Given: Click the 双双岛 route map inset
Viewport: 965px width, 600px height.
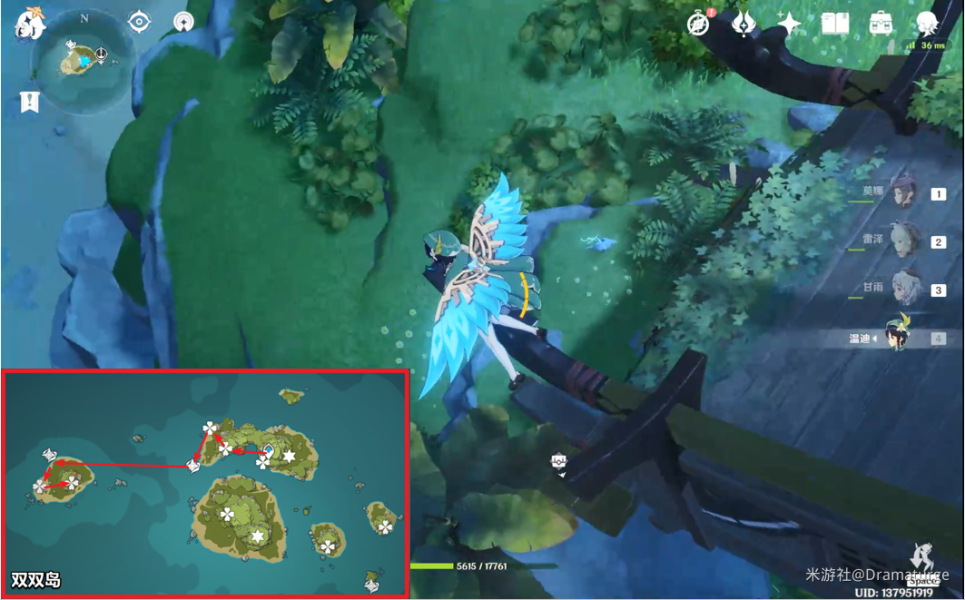Looking at the screenshot, I should [x=205, y=483].
